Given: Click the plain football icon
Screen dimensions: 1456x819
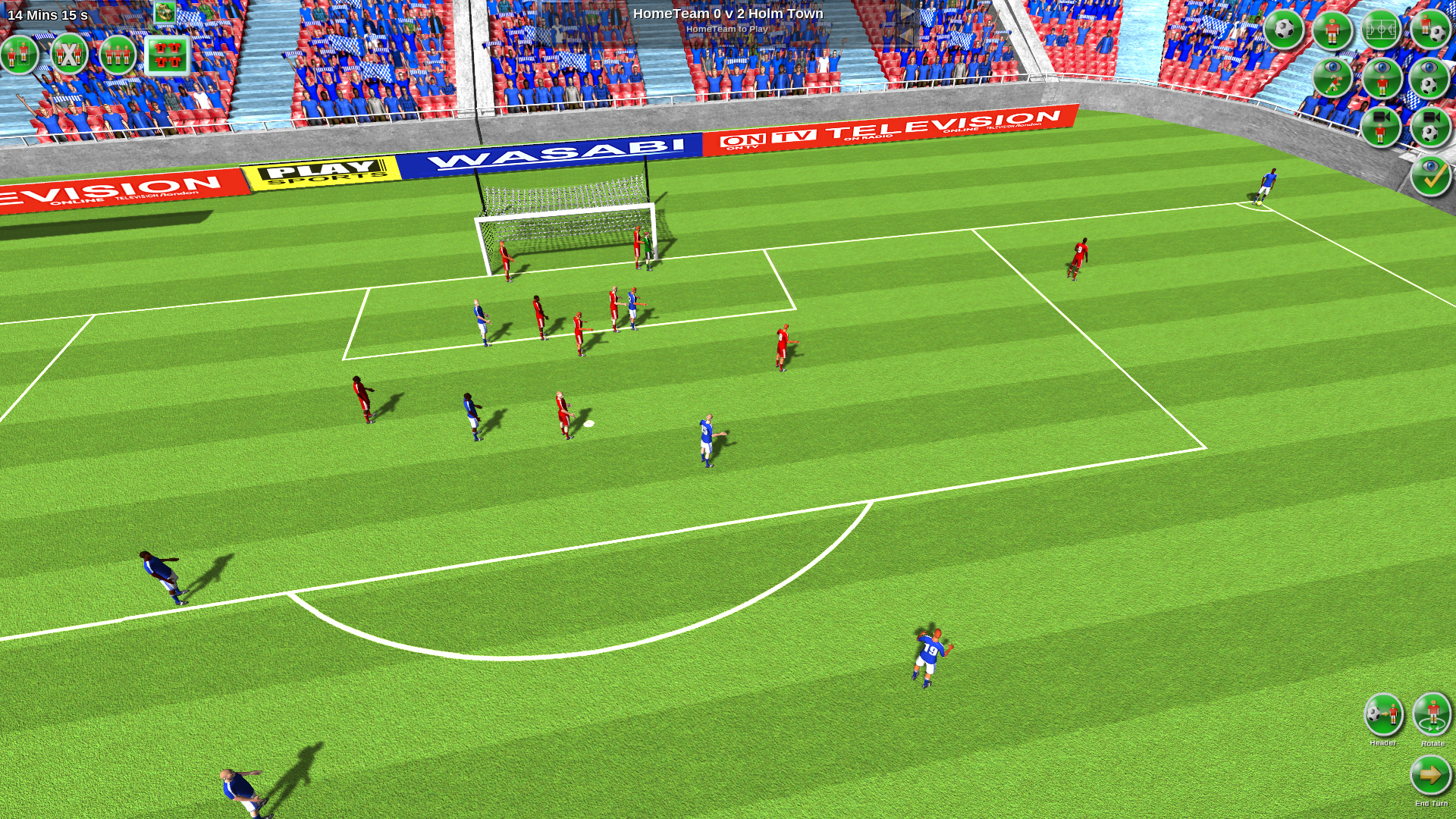Looking at the screenshot, I should pos(1284,30).
